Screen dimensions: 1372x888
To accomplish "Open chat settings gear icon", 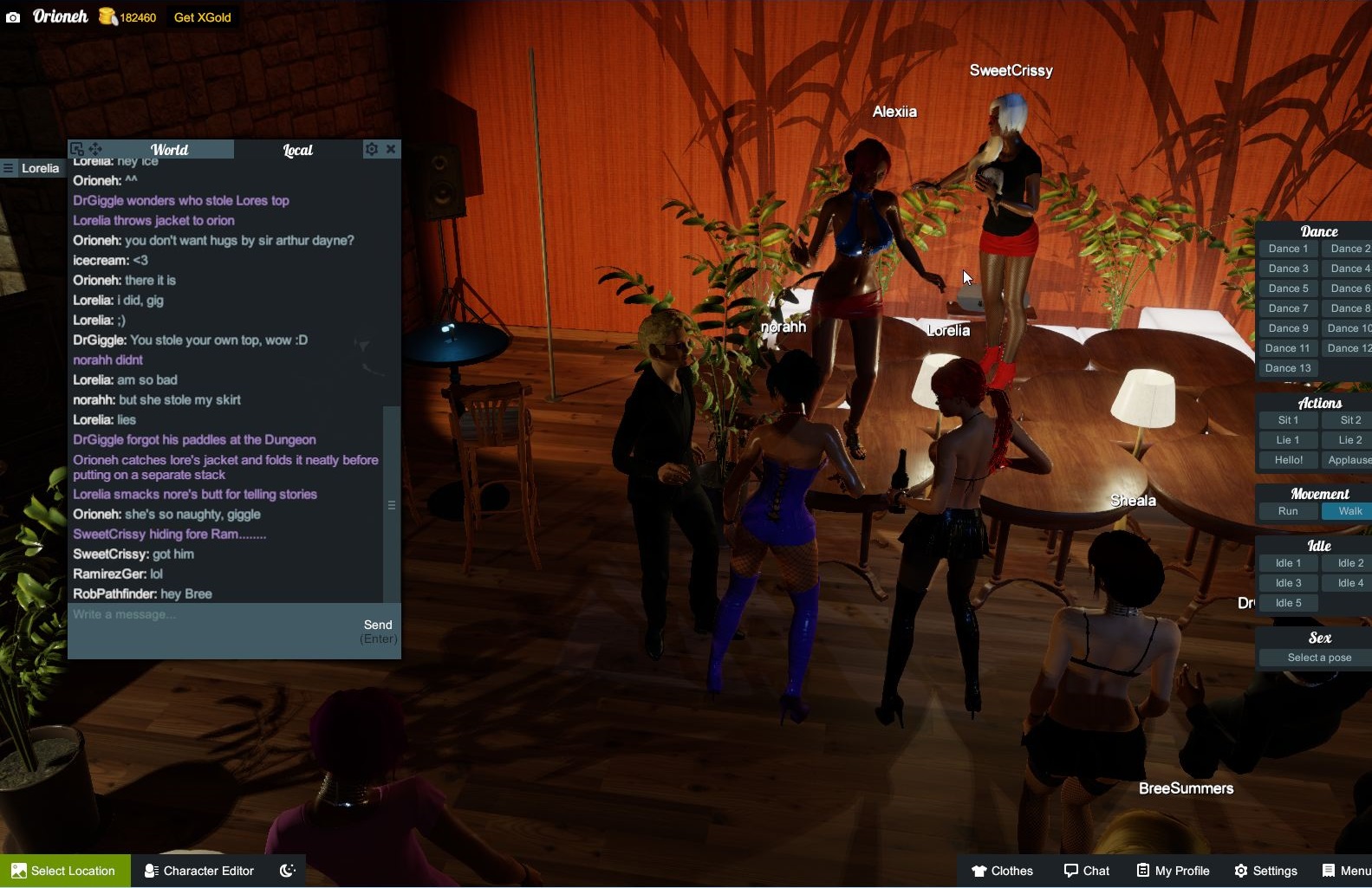I will [x=371, y=149].
